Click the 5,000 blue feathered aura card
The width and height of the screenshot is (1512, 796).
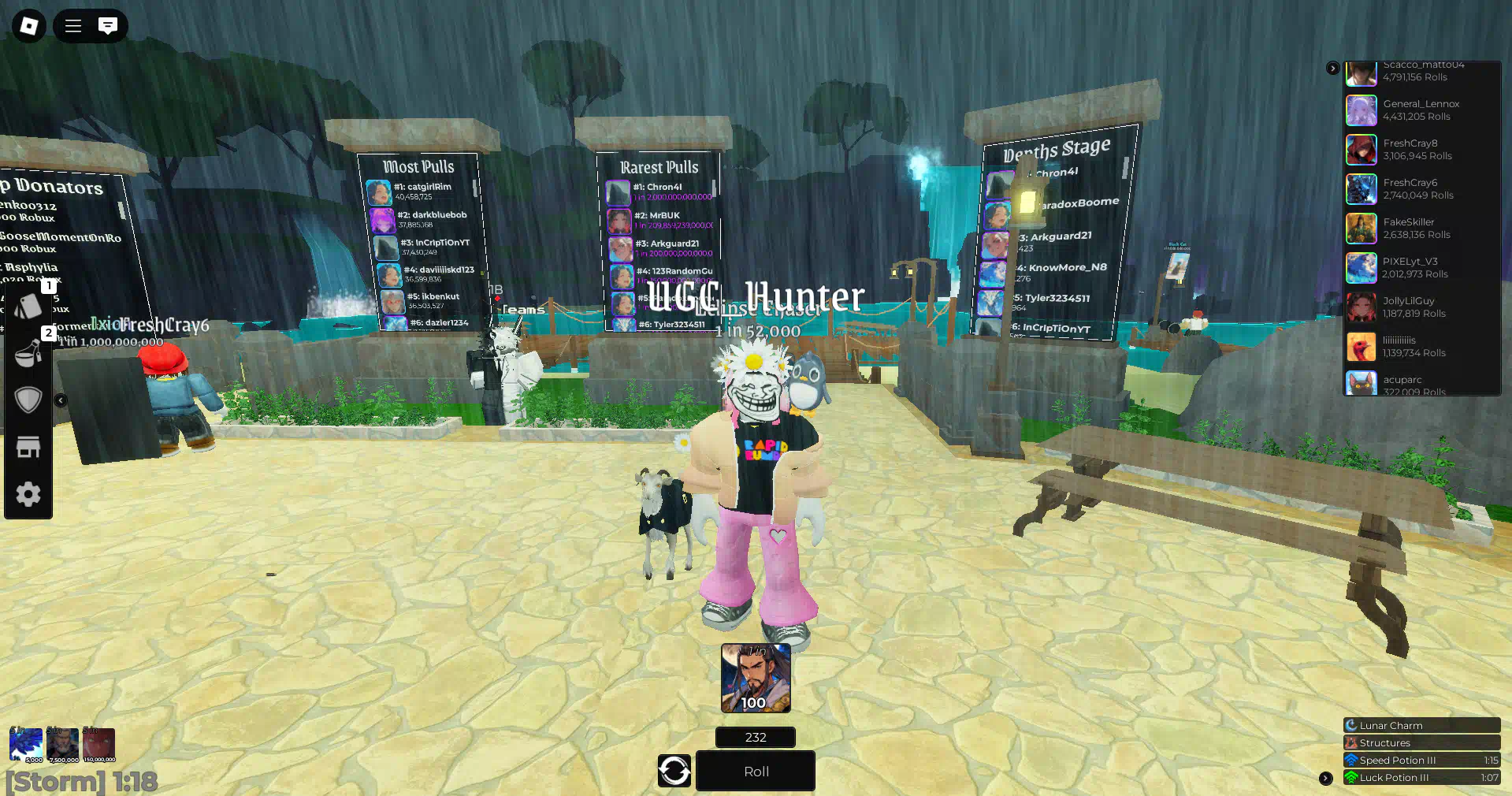point(25,745)
